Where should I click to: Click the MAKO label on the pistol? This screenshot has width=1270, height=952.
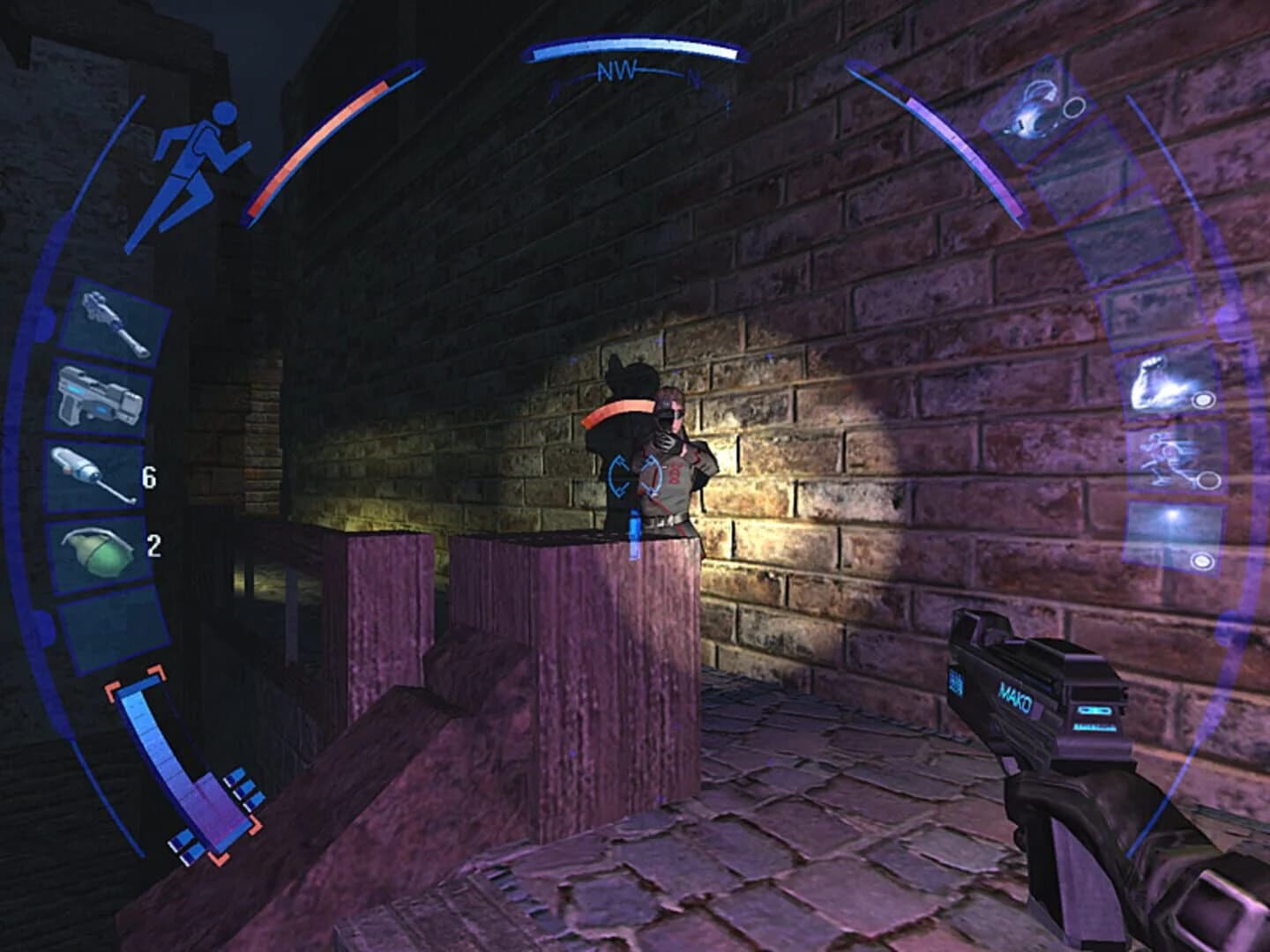pos(1014,694)
